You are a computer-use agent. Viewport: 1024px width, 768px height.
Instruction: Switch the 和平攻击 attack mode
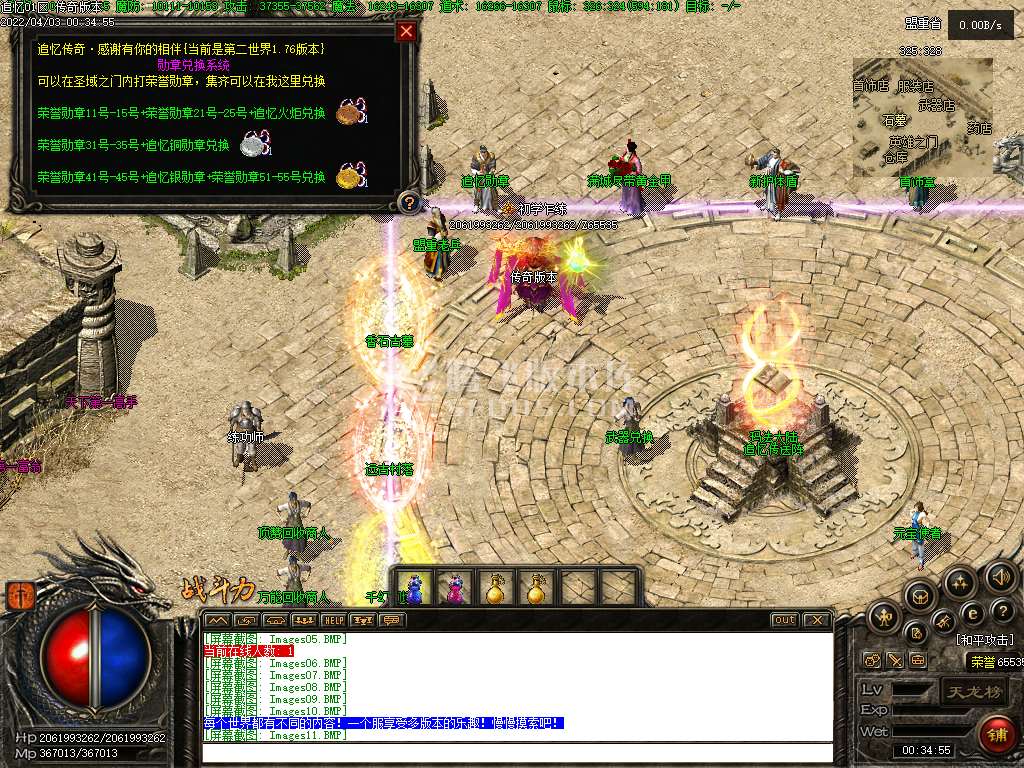click(x=984, y=640)
